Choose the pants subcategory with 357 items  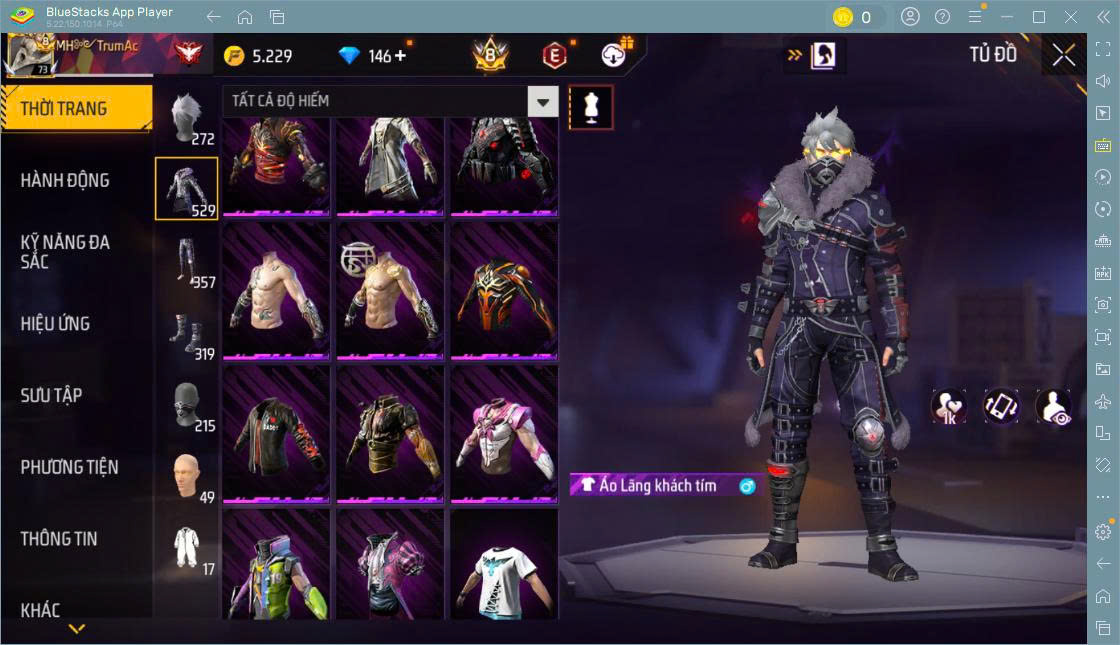coord(186,262)
